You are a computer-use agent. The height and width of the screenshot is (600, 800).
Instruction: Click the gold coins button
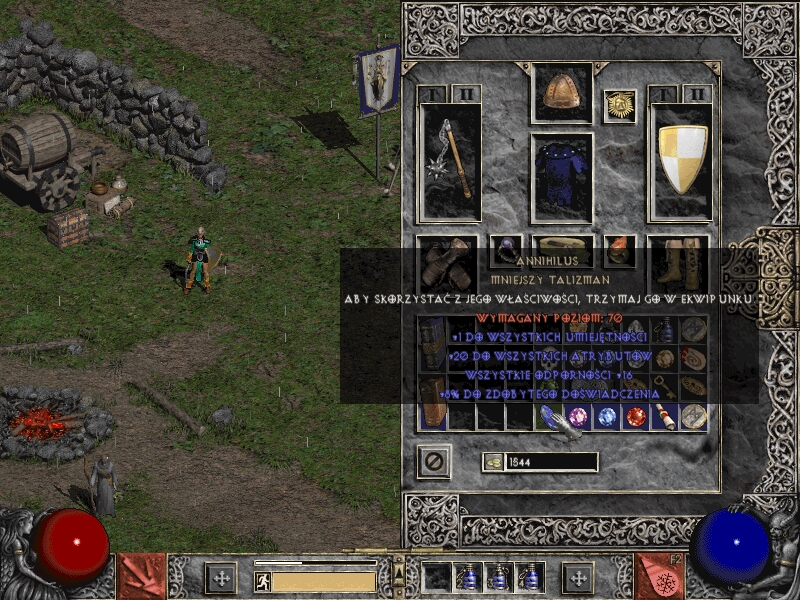click(494, 462)
